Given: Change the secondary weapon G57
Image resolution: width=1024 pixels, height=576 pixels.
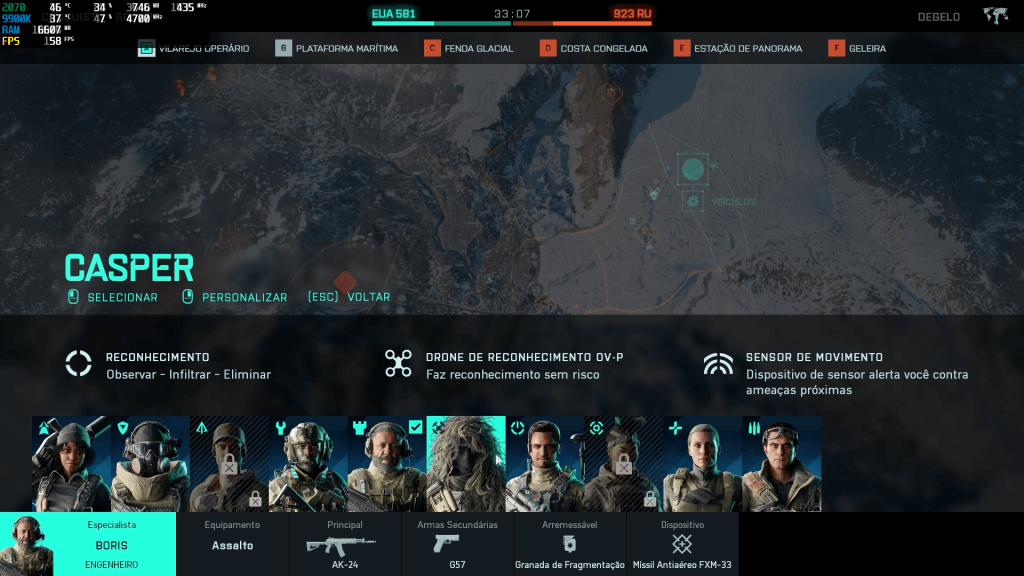Looking at the screenshot, I should coord(458,544).
